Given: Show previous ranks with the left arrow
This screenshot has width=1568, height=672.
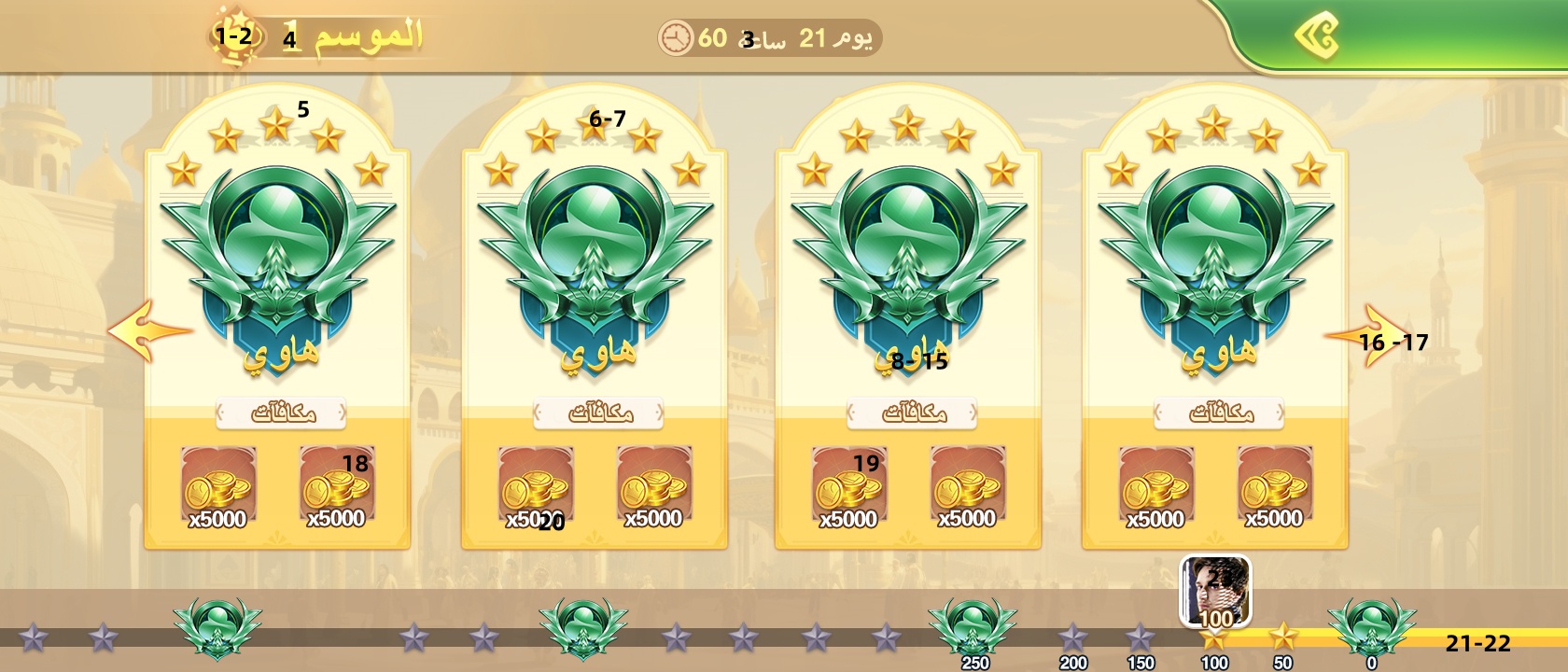Looking at the screenshot, I should click(147, 330).
